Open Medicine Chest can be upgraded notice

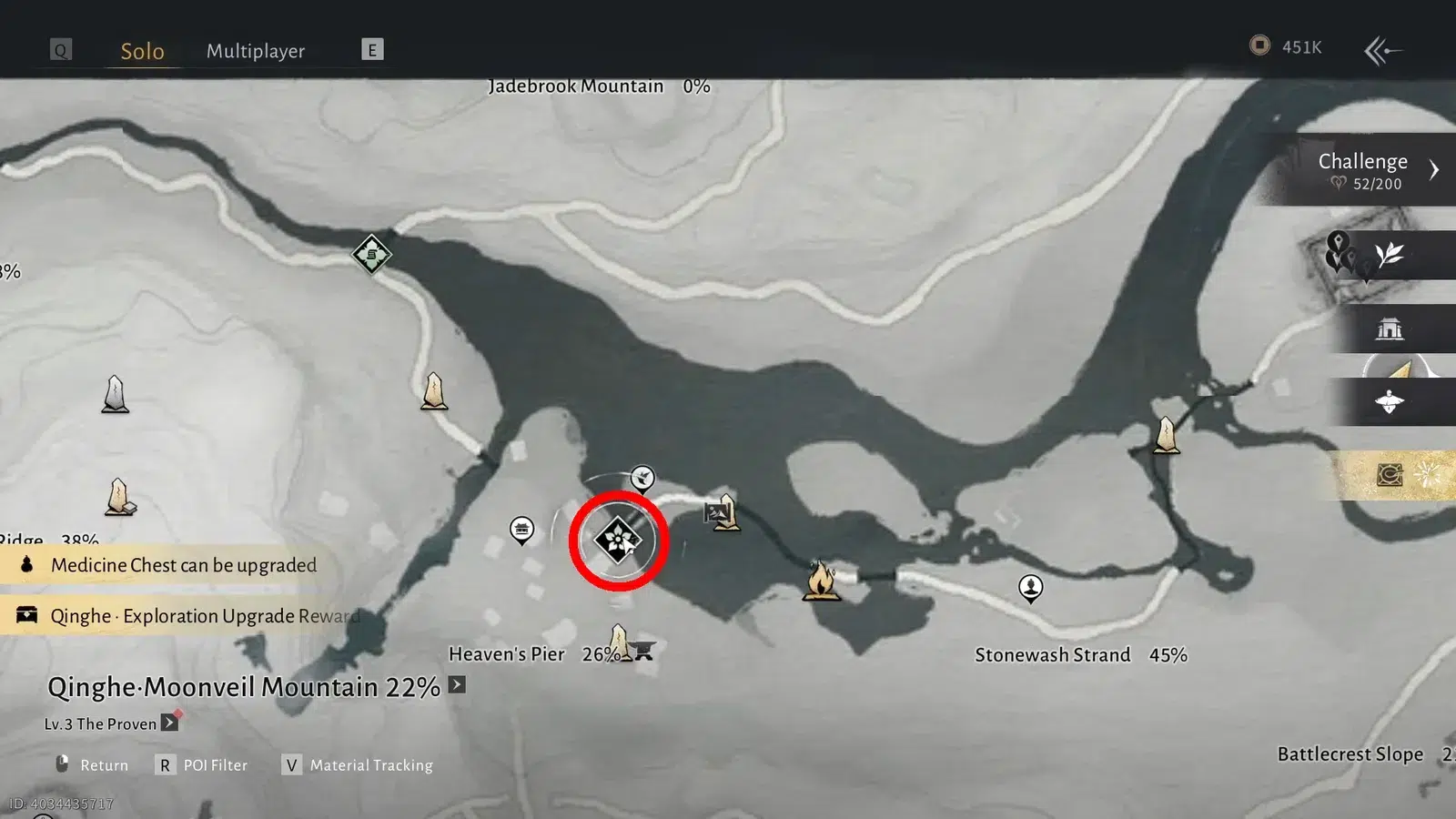tap(182, 565)
